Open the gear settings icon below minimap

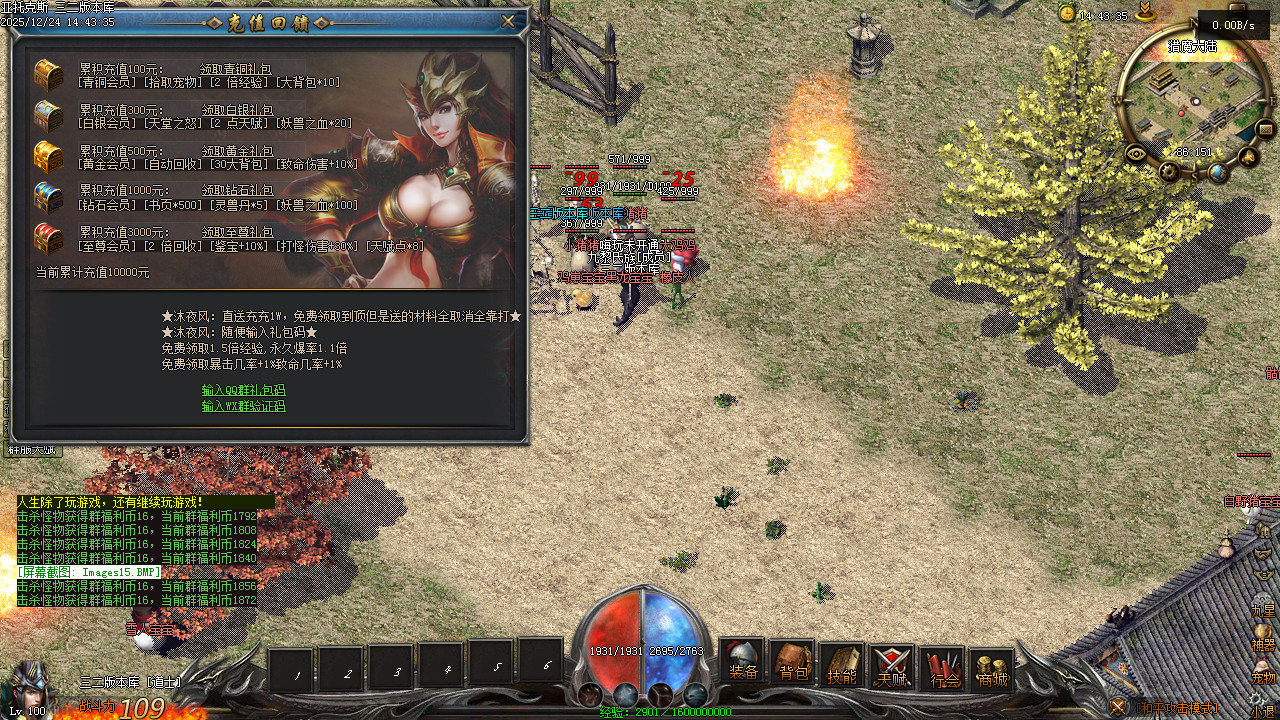click(1169, 172)
